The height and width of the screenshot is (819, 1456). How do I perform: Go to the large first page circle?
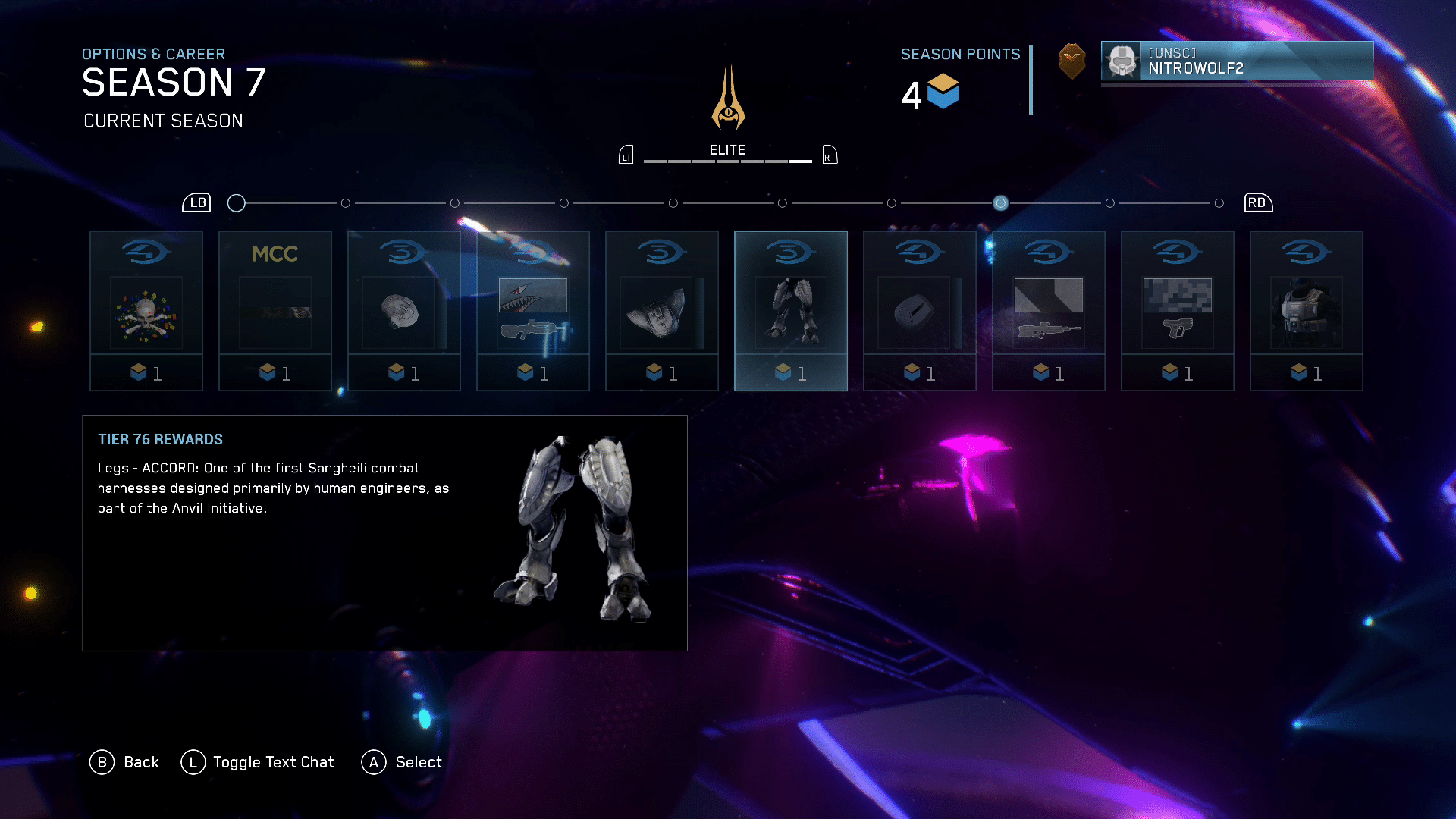pos(237,203)
